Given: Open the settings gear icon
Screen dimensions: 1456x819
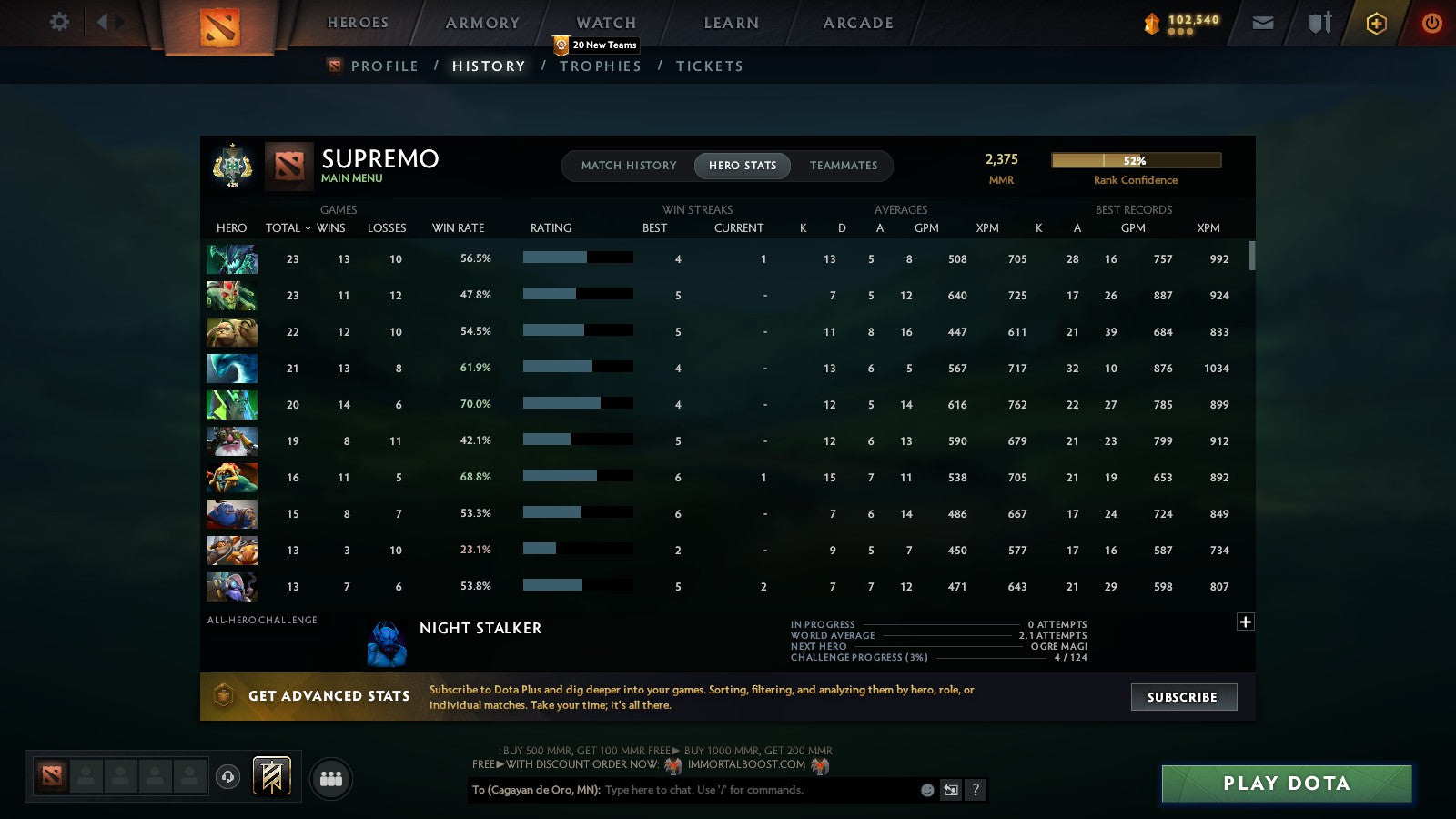Looking at the screenshot, I should click(59, 23).
